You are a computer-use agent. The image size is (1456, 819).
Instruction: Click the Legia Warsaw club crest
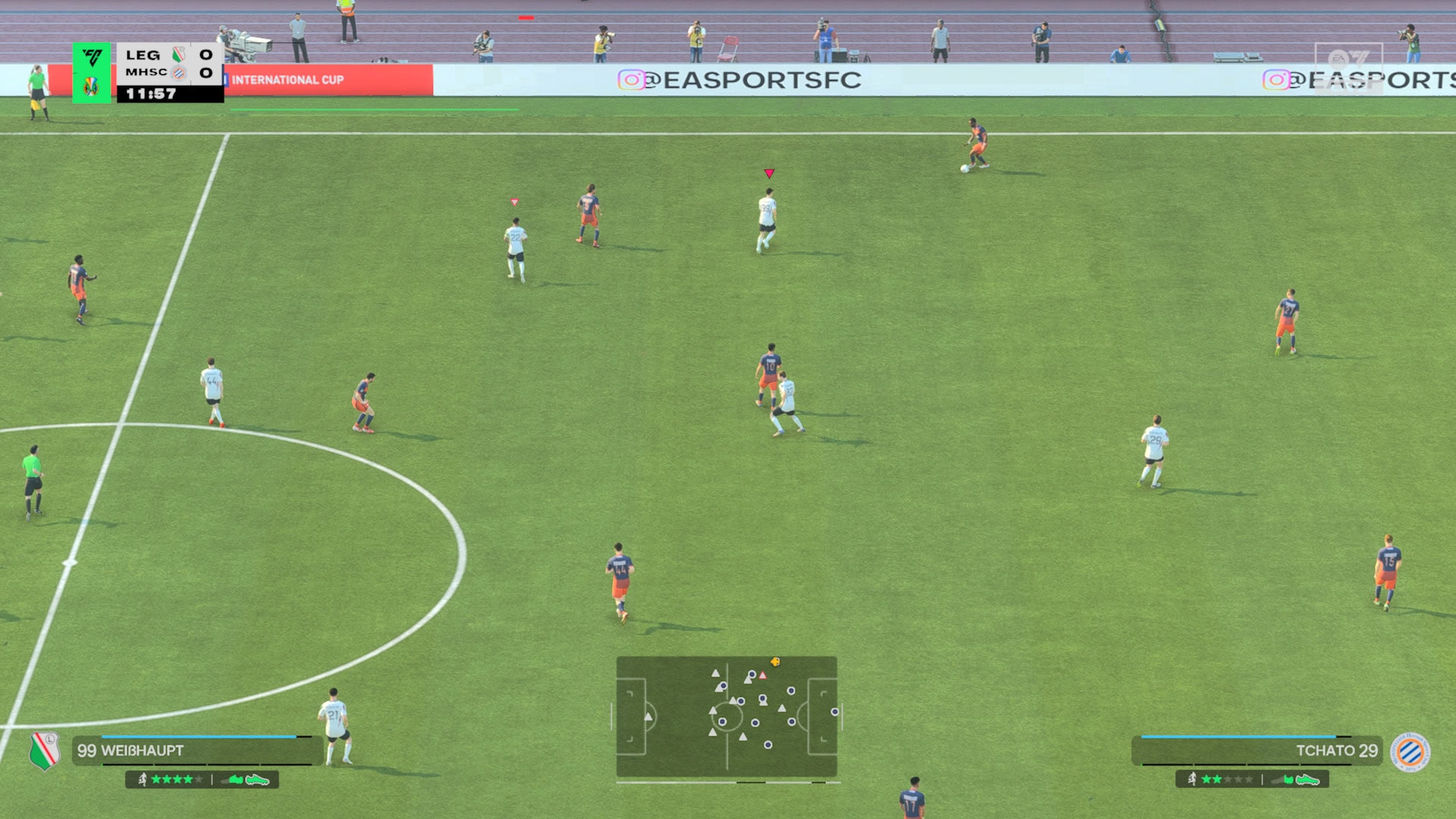coord(45,751)
